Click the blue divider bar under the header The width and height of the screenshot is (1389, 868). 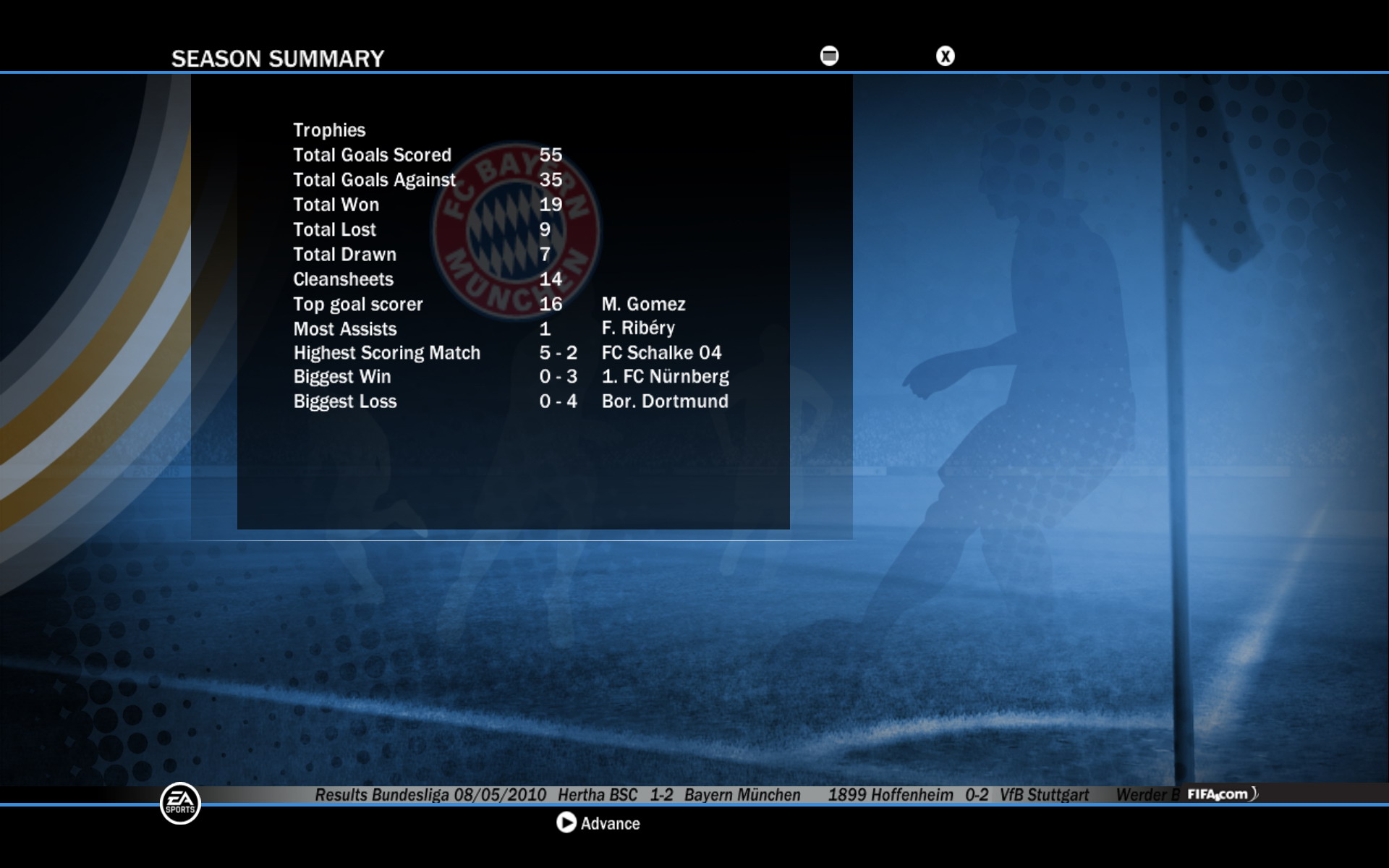694,70
